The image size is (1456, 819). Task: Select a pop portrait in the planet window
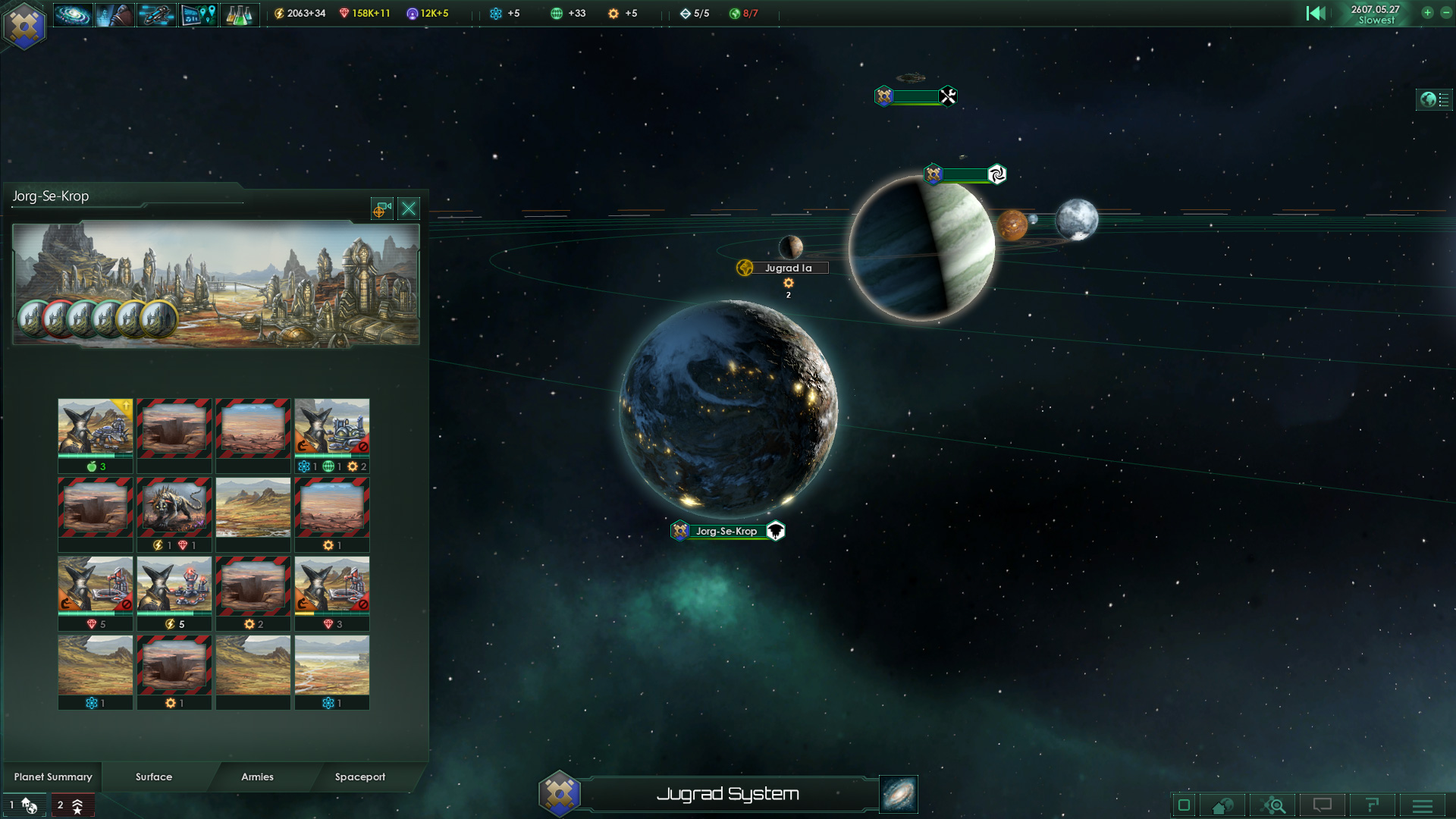click(x=30, y=318)
